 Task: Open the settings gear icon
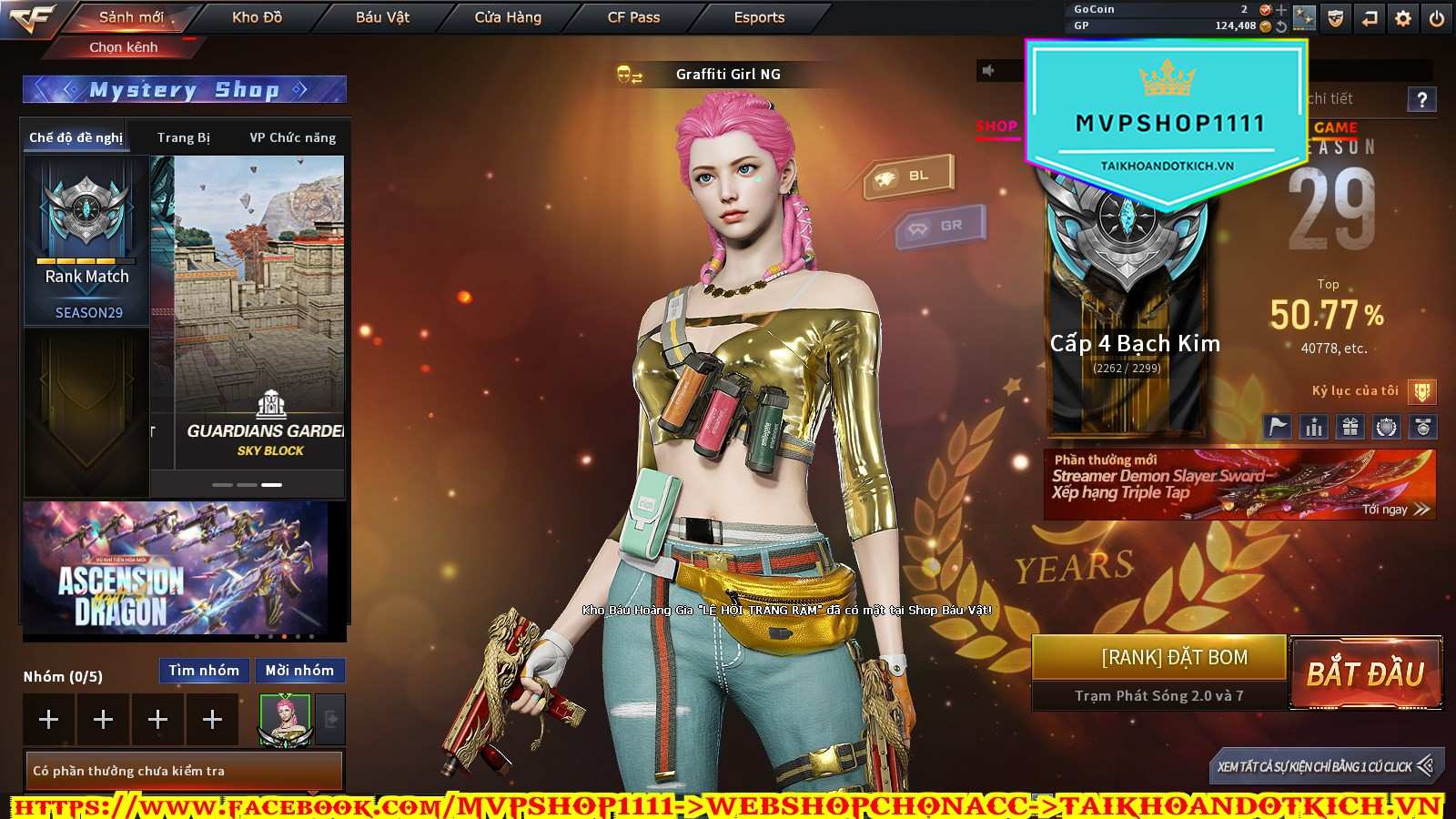pyautogui.click(x=1403, y=18)
